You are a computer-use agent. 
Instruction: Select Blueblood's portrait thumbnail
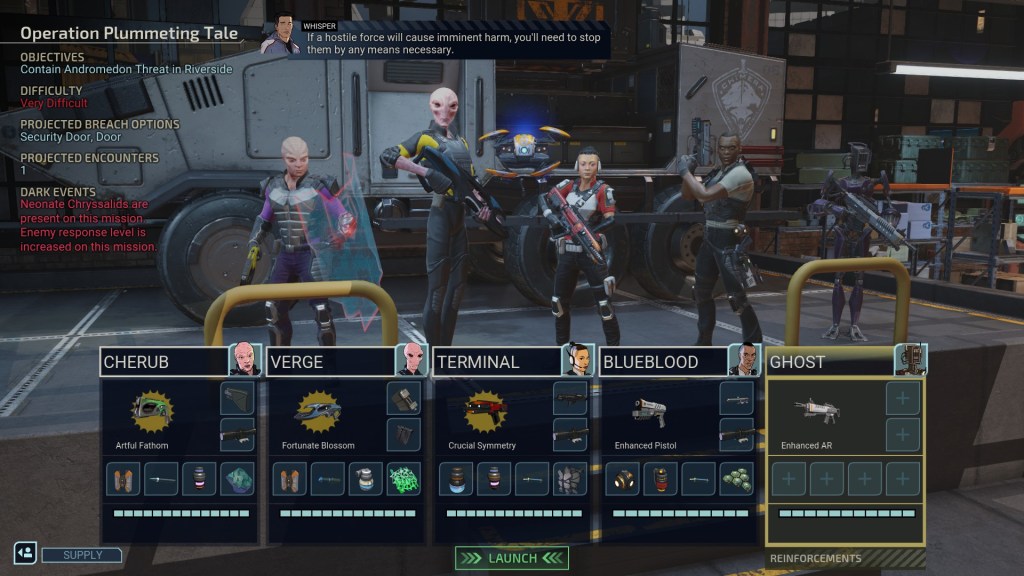(745, 360)
